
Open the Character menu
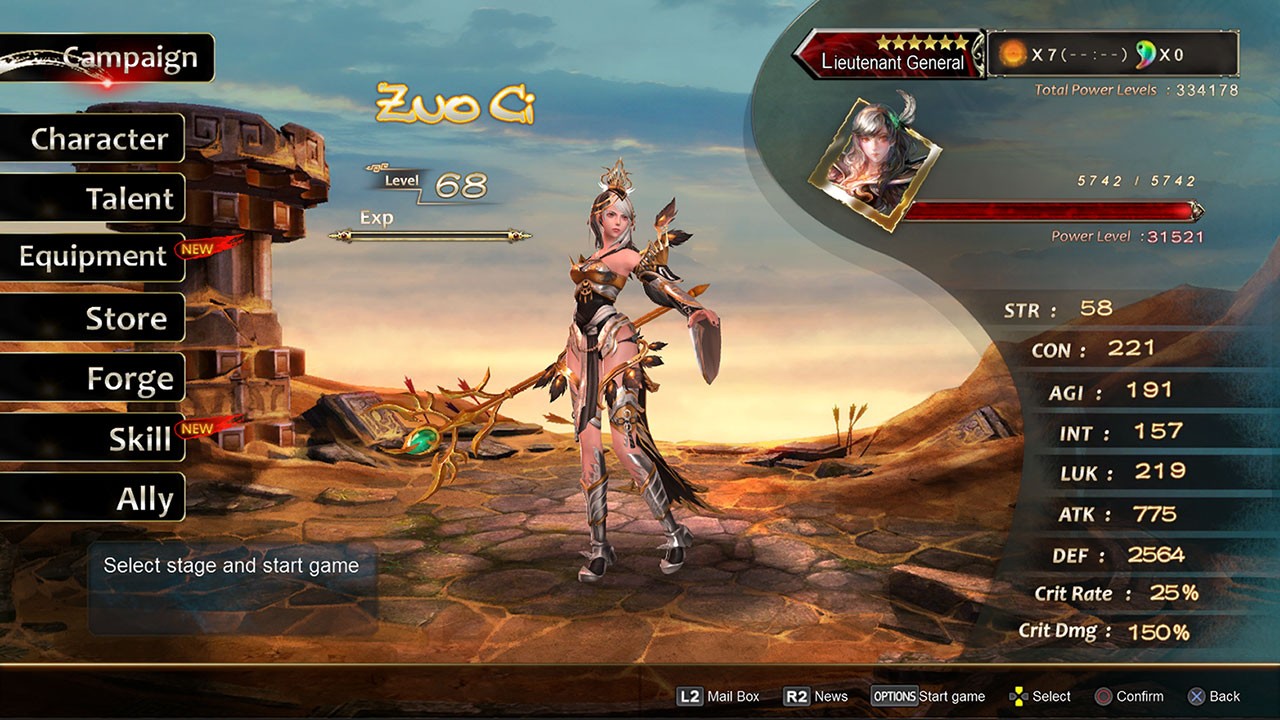(98, 138)
